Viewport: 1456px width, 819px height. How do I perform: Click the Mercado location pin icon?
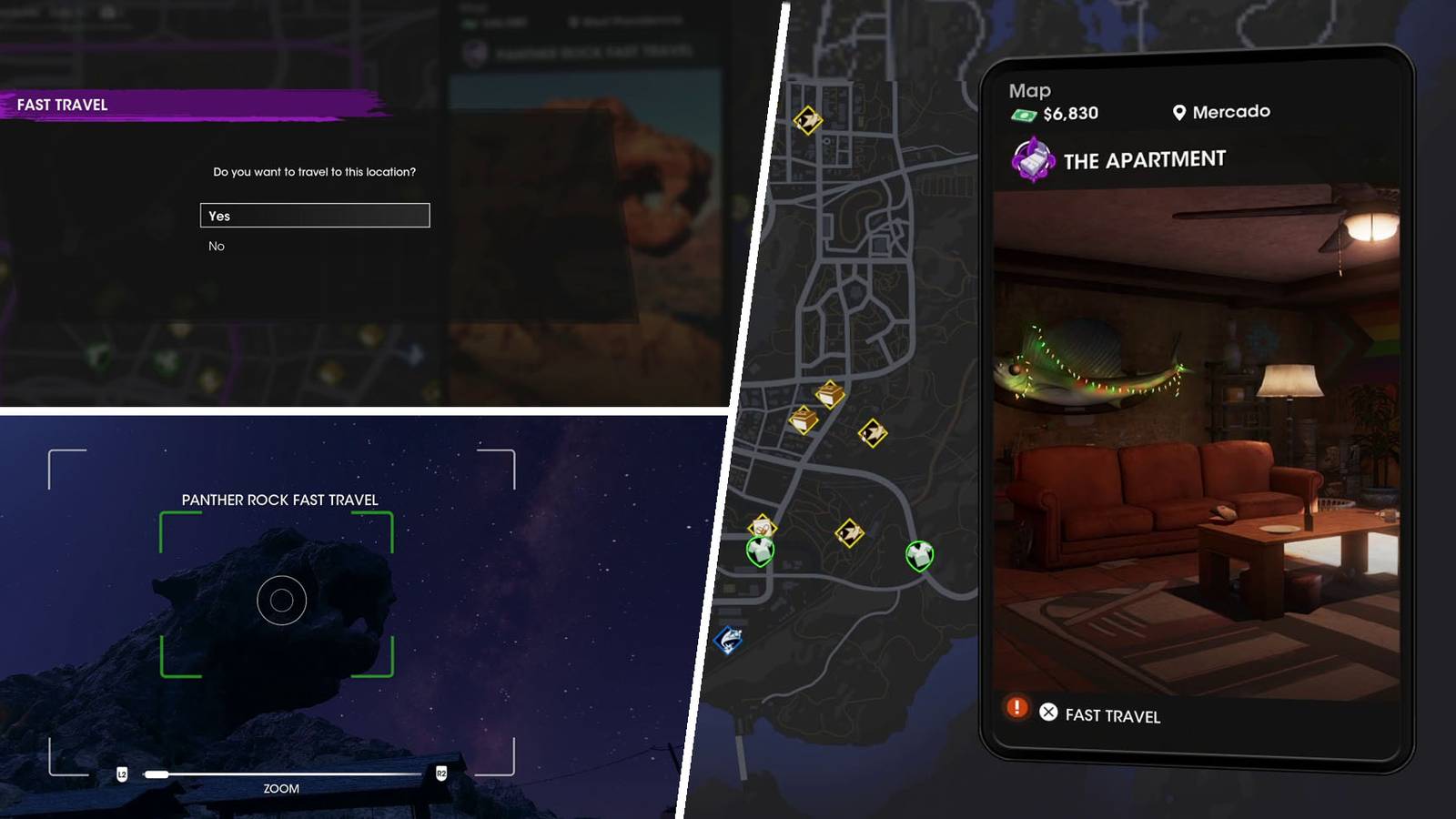[x=1179, y=112]
